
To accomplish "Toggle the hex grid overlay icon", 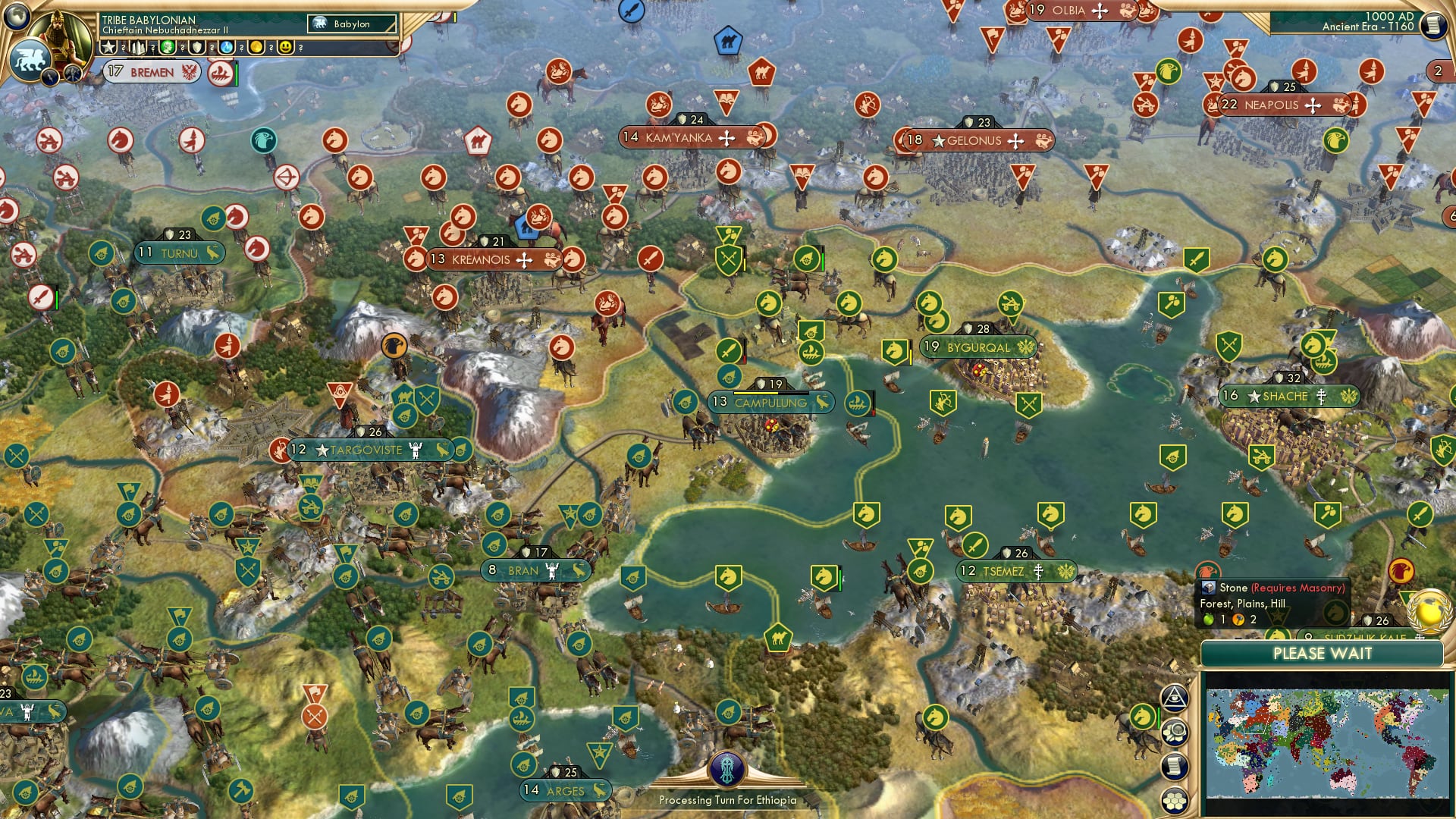I will [1174, 800].
